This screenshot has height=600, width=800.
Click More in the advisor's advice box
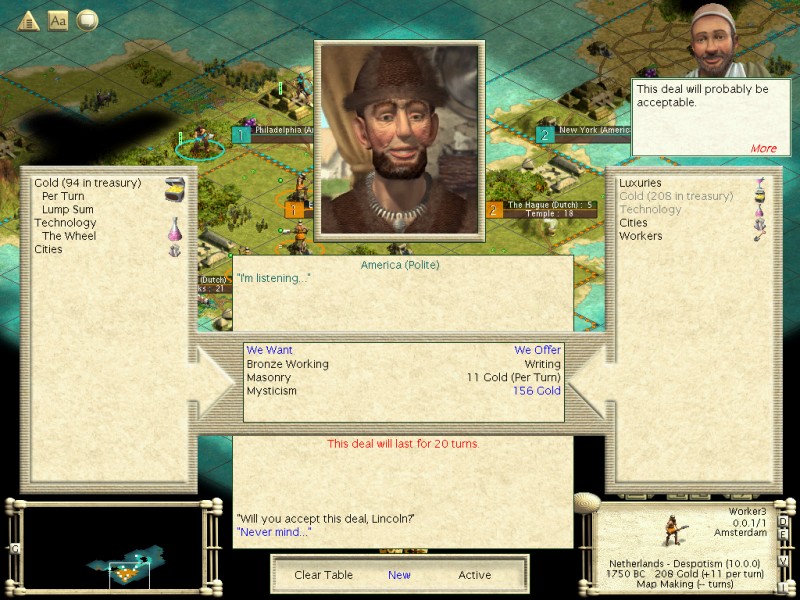click(763, 148)
